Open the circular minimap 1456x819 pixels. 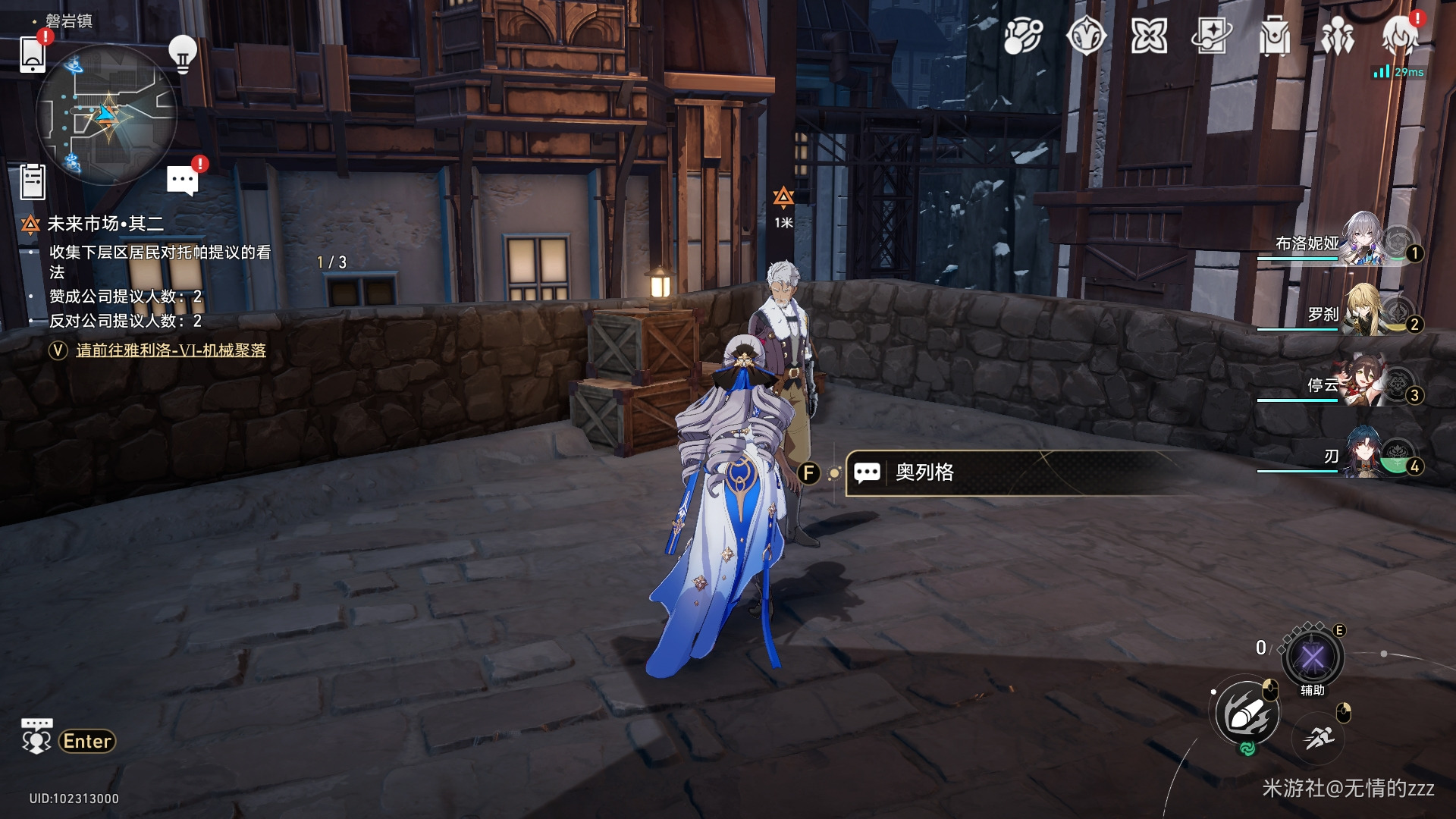tap(106, 114)
